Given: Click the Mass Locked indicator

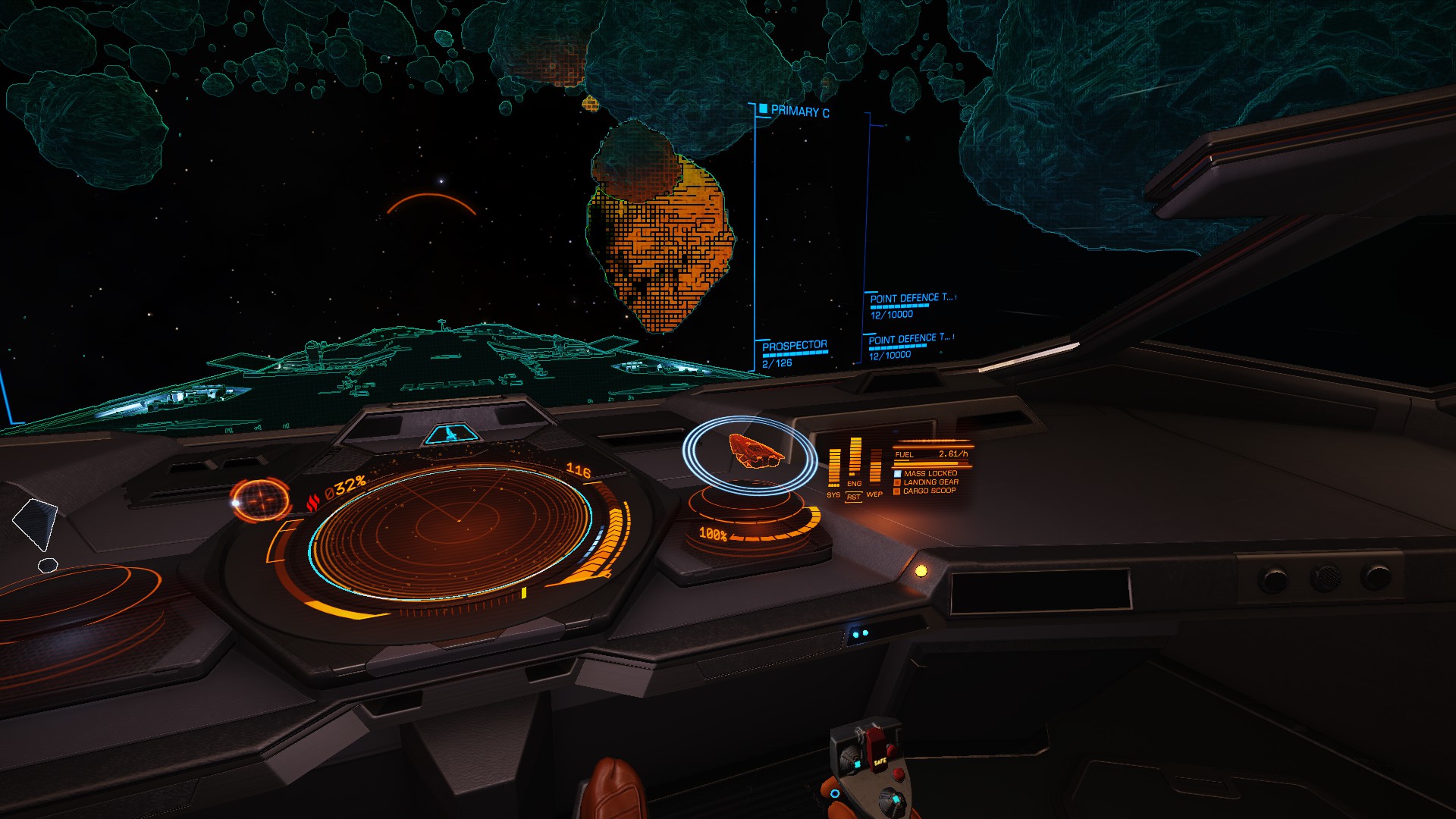Looking at the screenshot, I should [930, 473].
